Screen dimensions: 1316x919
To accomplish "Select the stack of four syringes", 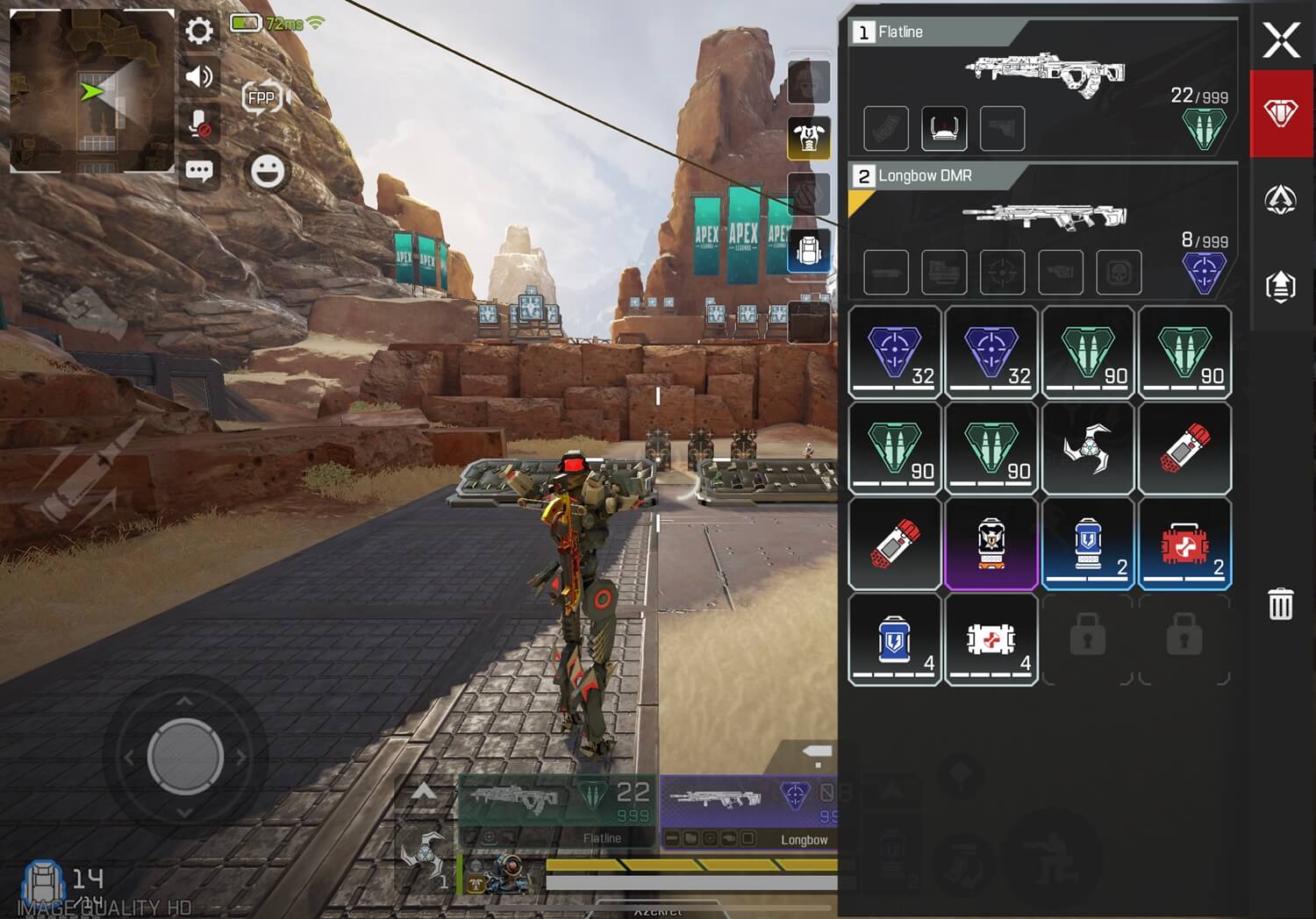I will pyautogui.click(x=991, y=640).
